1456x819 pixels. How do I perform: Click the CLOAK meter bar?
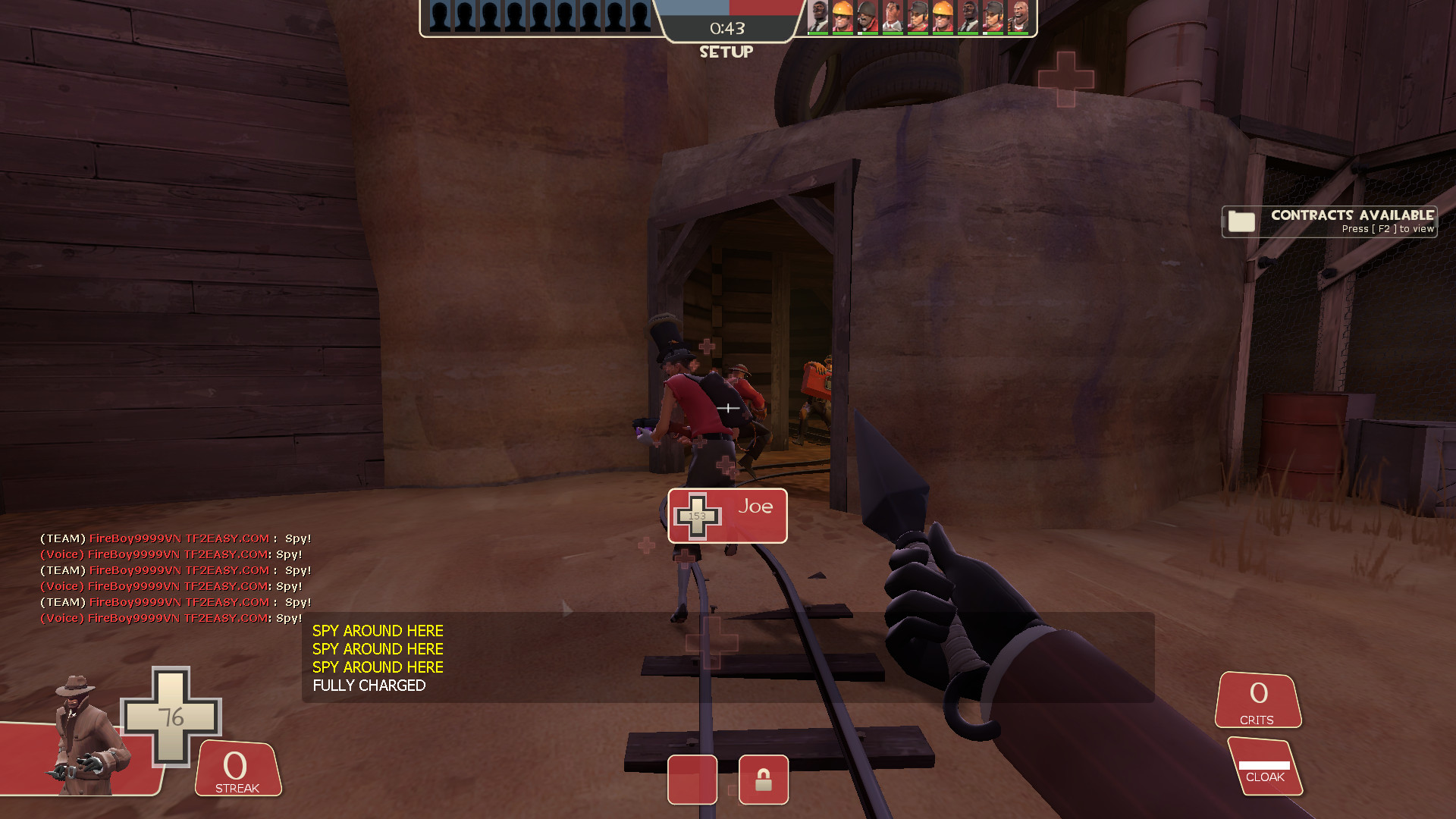tap(1263, 766)
